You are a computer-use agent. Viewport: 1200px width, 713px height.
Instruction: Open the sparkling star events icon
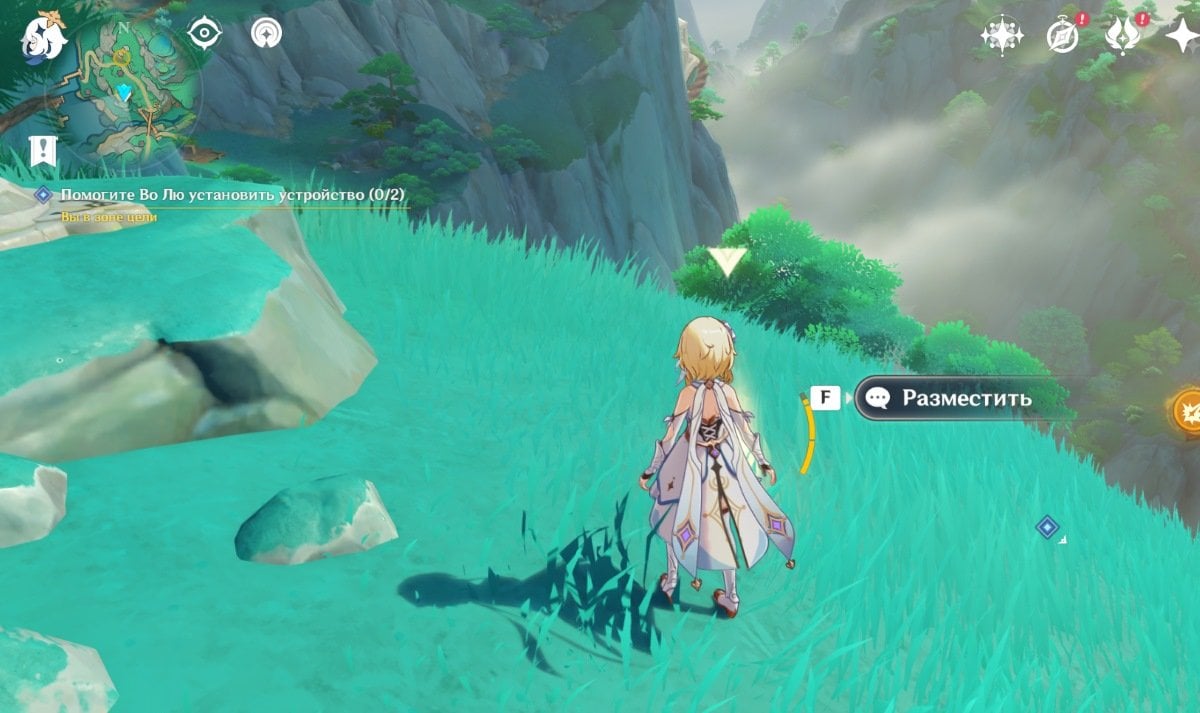[x=1001, y=36]
